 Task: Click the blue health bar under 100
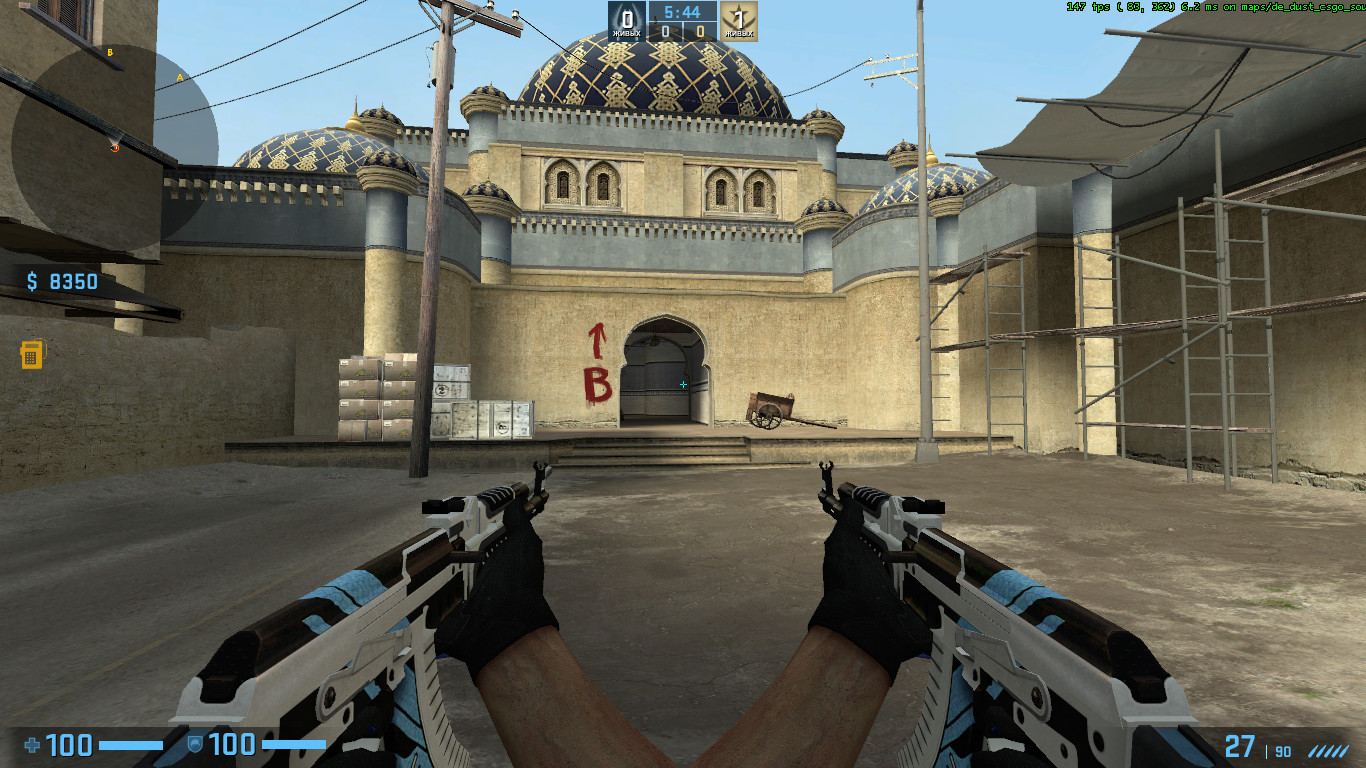point(130,745)
